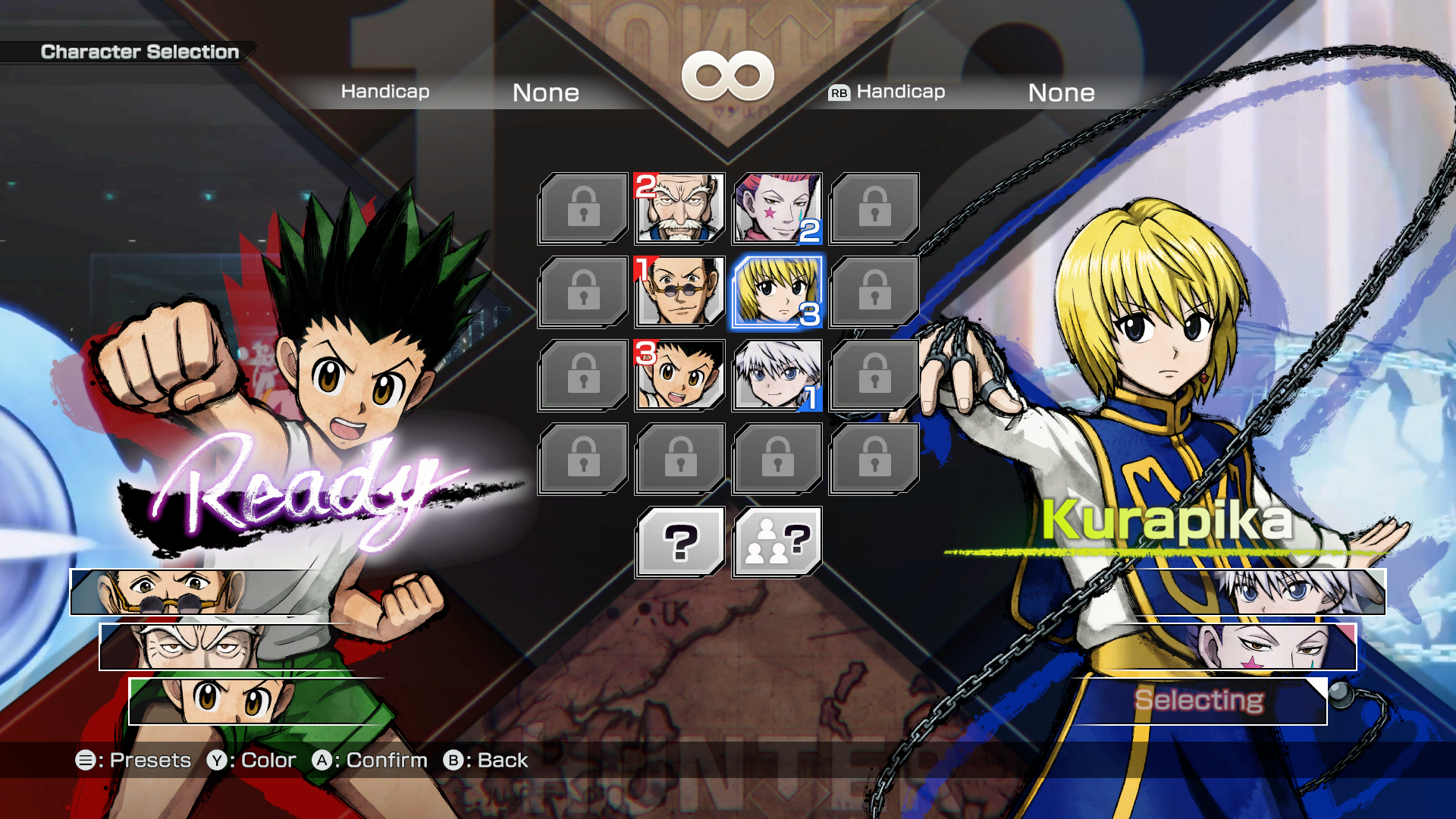Screen dimensions: 1456x819
Task: Choose the random character question-mark tile
Action: click(x=680, y=542)
